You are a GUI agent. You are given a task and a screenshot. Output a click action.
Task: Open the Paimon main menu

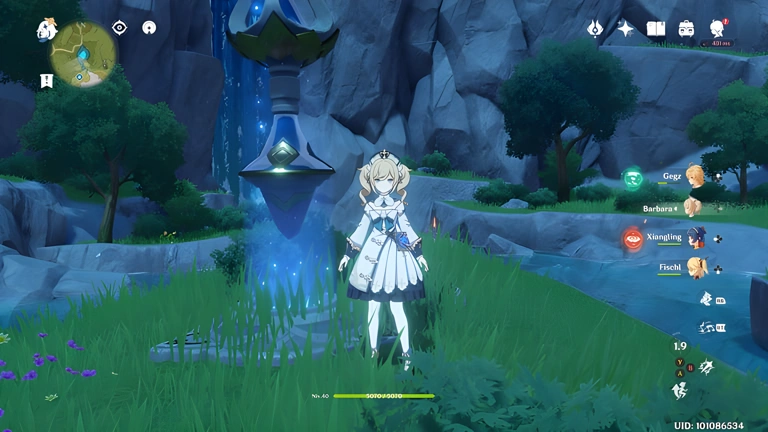[46, 29]
